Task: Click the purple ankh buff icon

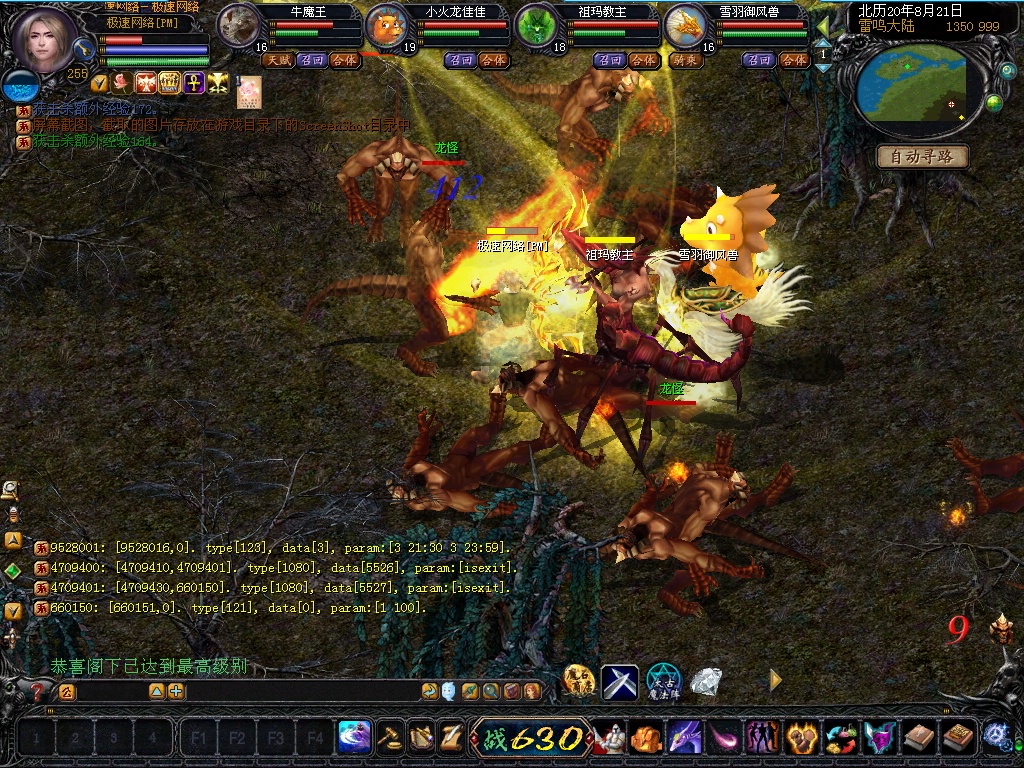Action: [x=194, y=83]
